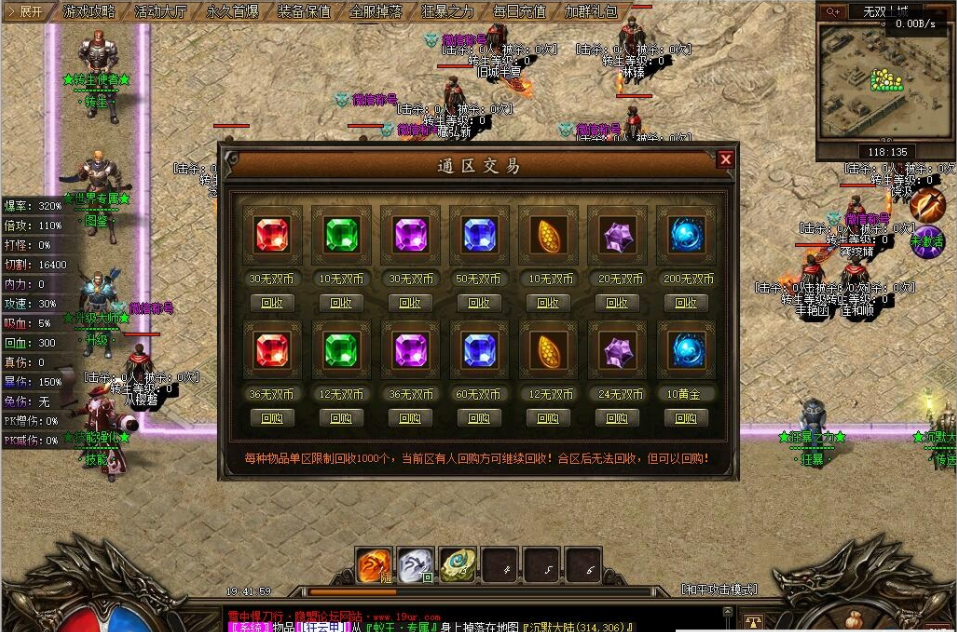
Task: Open the 每日充值 daily recharge menu
Action: [x=520, y=12]
